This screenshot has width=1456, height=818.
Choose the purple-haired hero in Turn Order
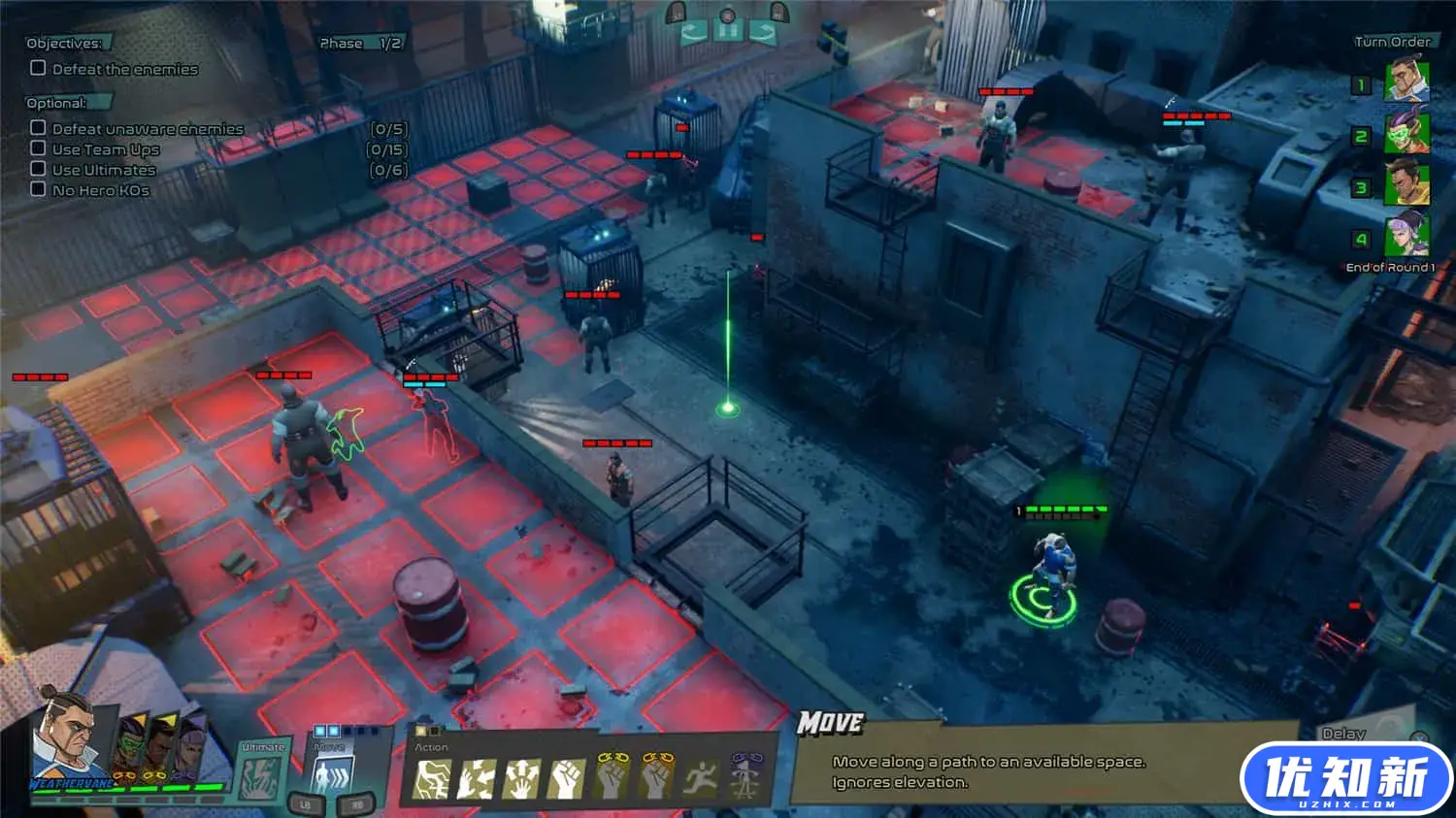point(1406,235)
